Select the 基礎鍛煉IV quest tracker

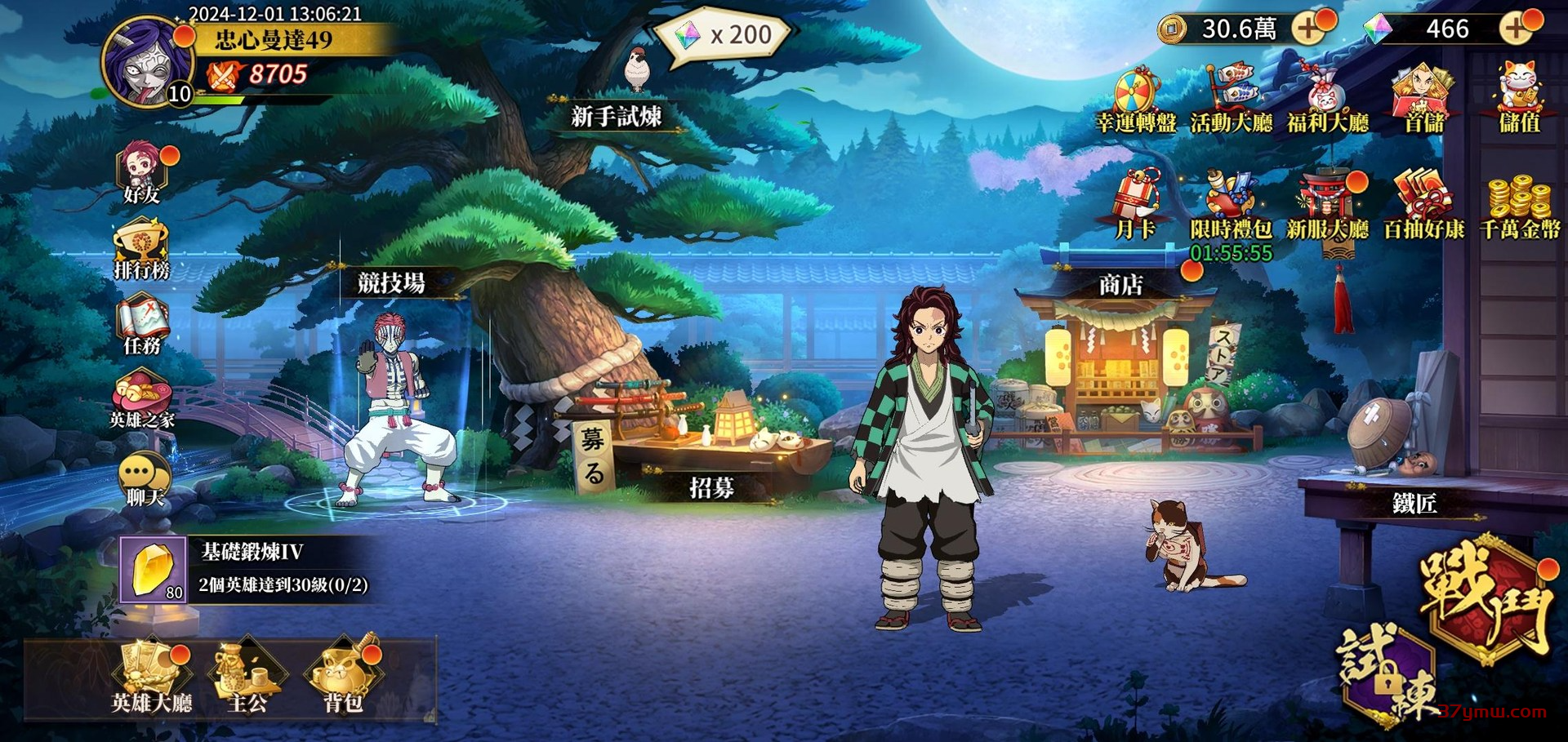point(245,569)
